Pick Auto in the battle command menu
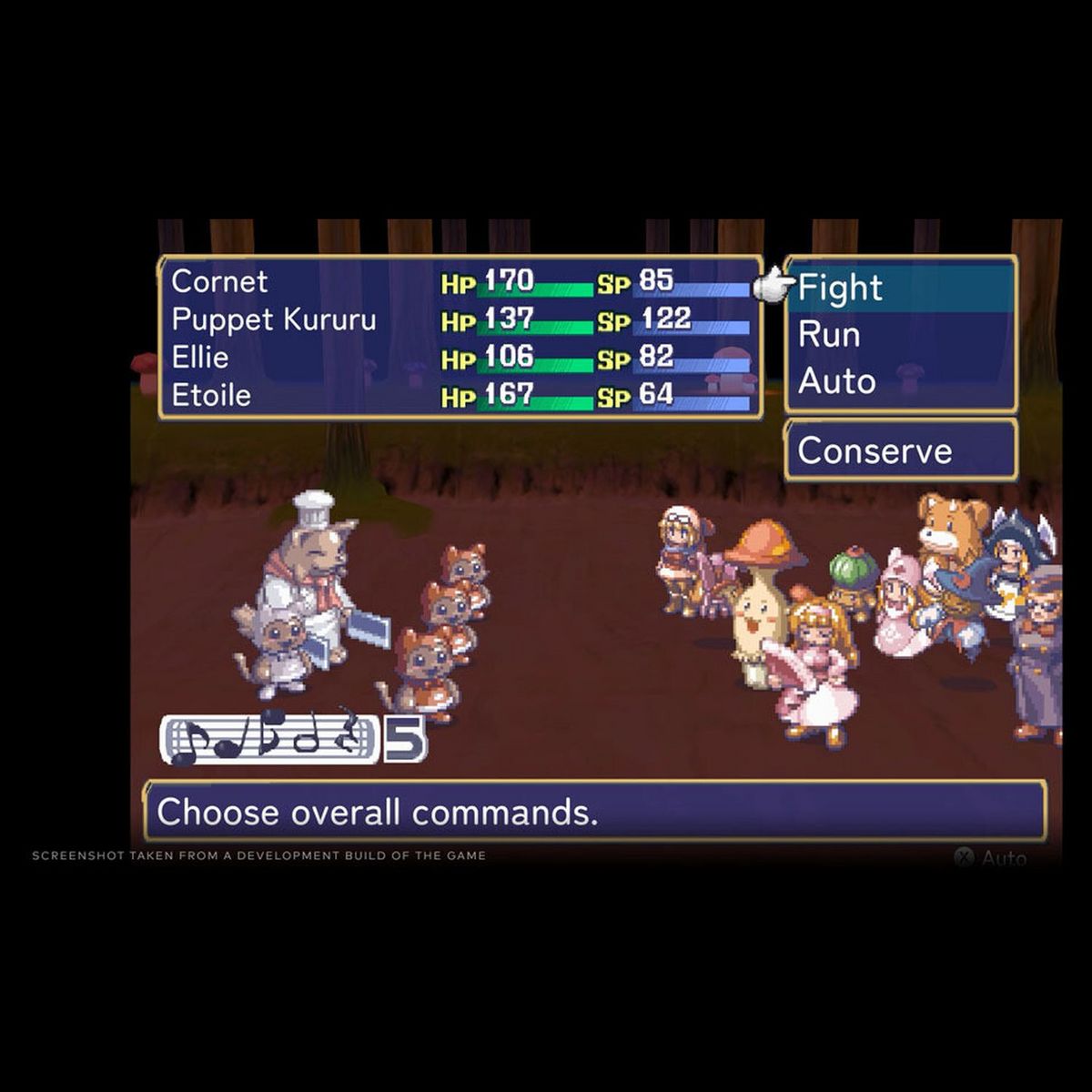 click(836, 381)
